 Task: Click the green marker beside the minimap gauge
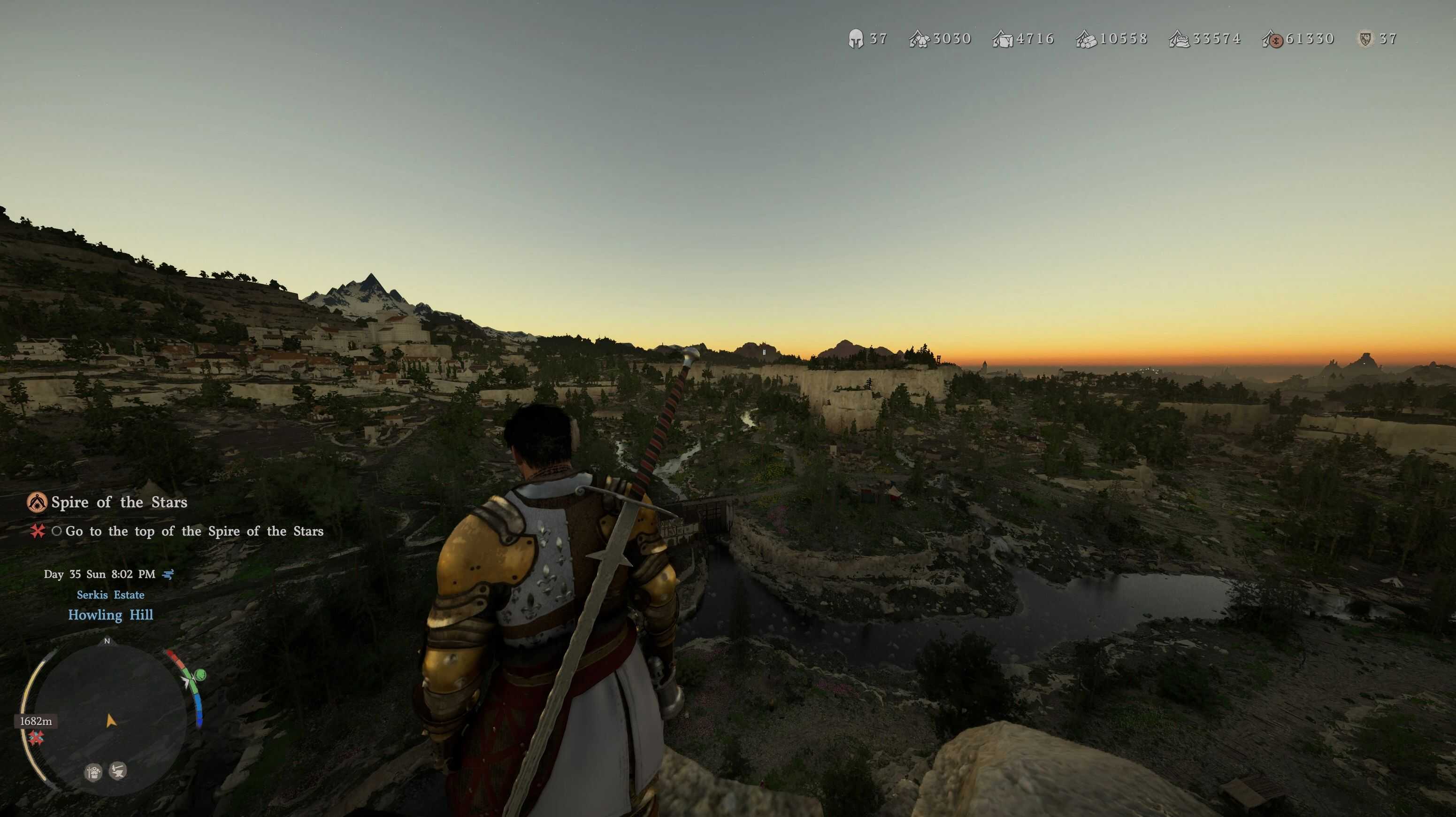pyautogui.click(x=199, y=675)
